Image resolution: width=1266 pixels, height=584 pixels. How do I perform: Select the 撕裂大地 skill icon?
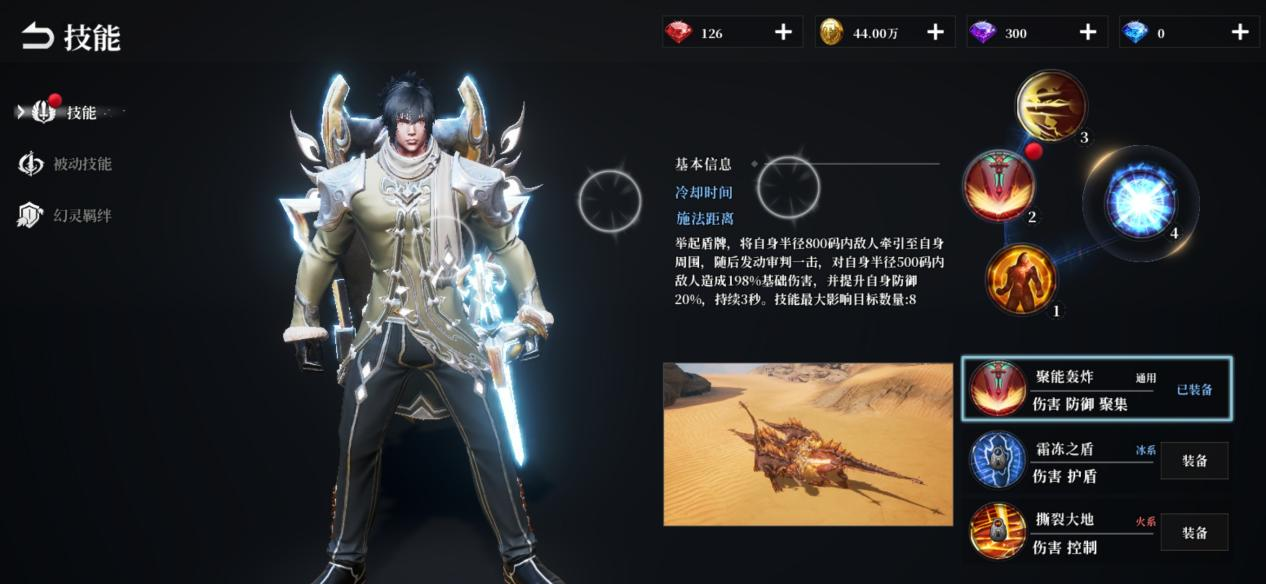[x=997, y=531]
